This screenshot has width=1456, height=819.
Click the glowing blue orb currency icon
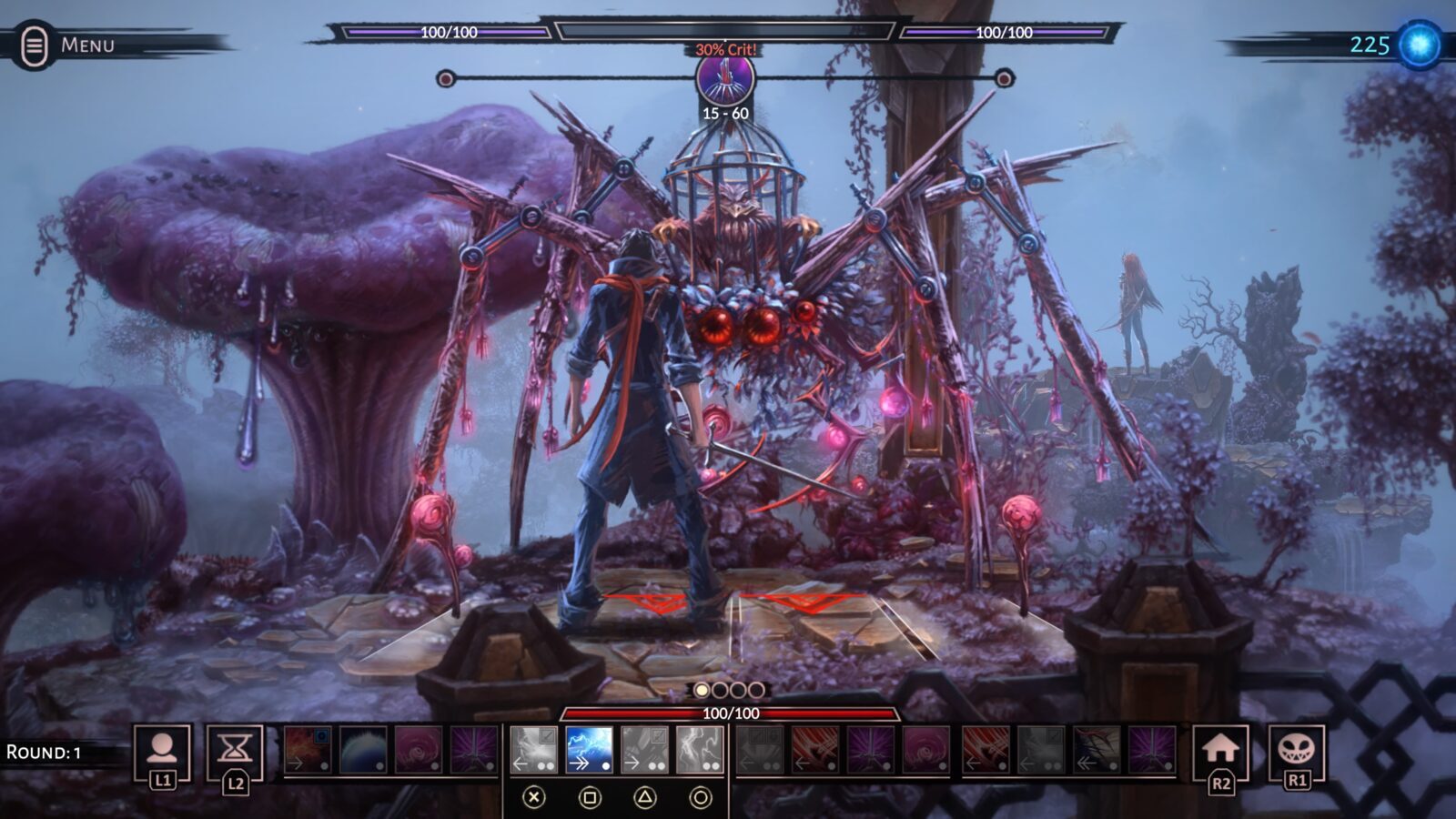click(x=1420, y=45)
